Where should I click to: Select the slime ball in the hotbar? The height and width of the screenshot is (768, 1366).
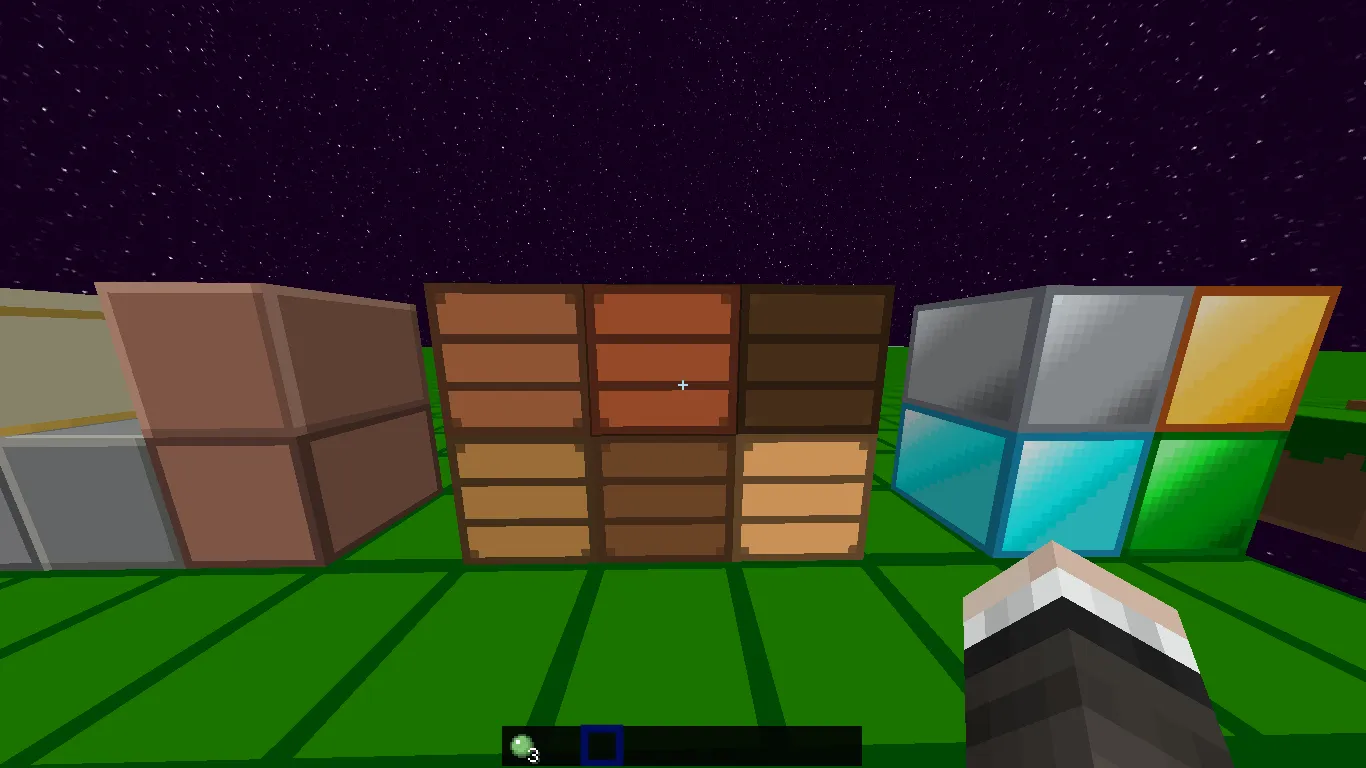point(521,744)
